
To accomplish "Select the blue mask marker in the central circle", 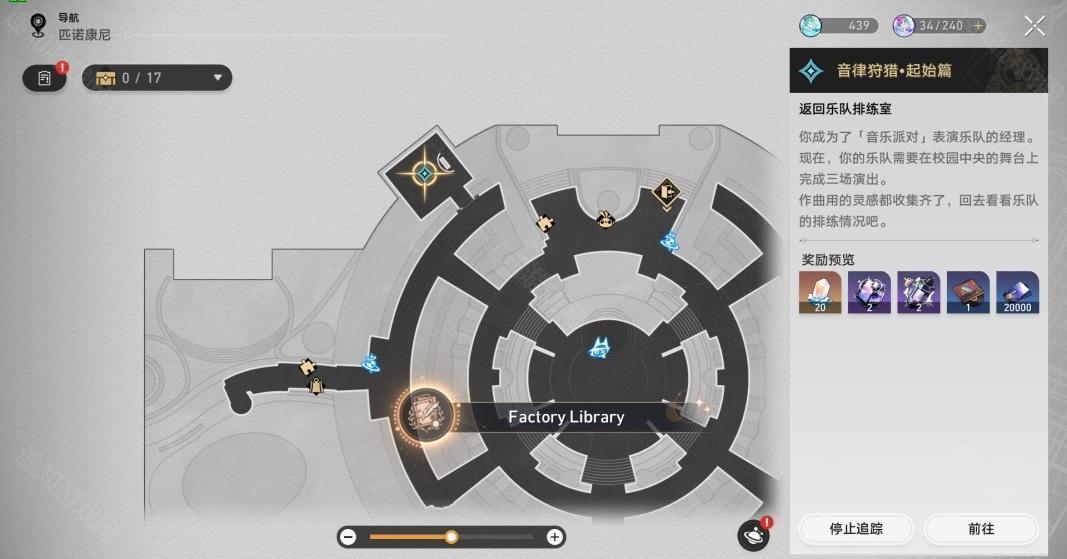I will 601,346.
